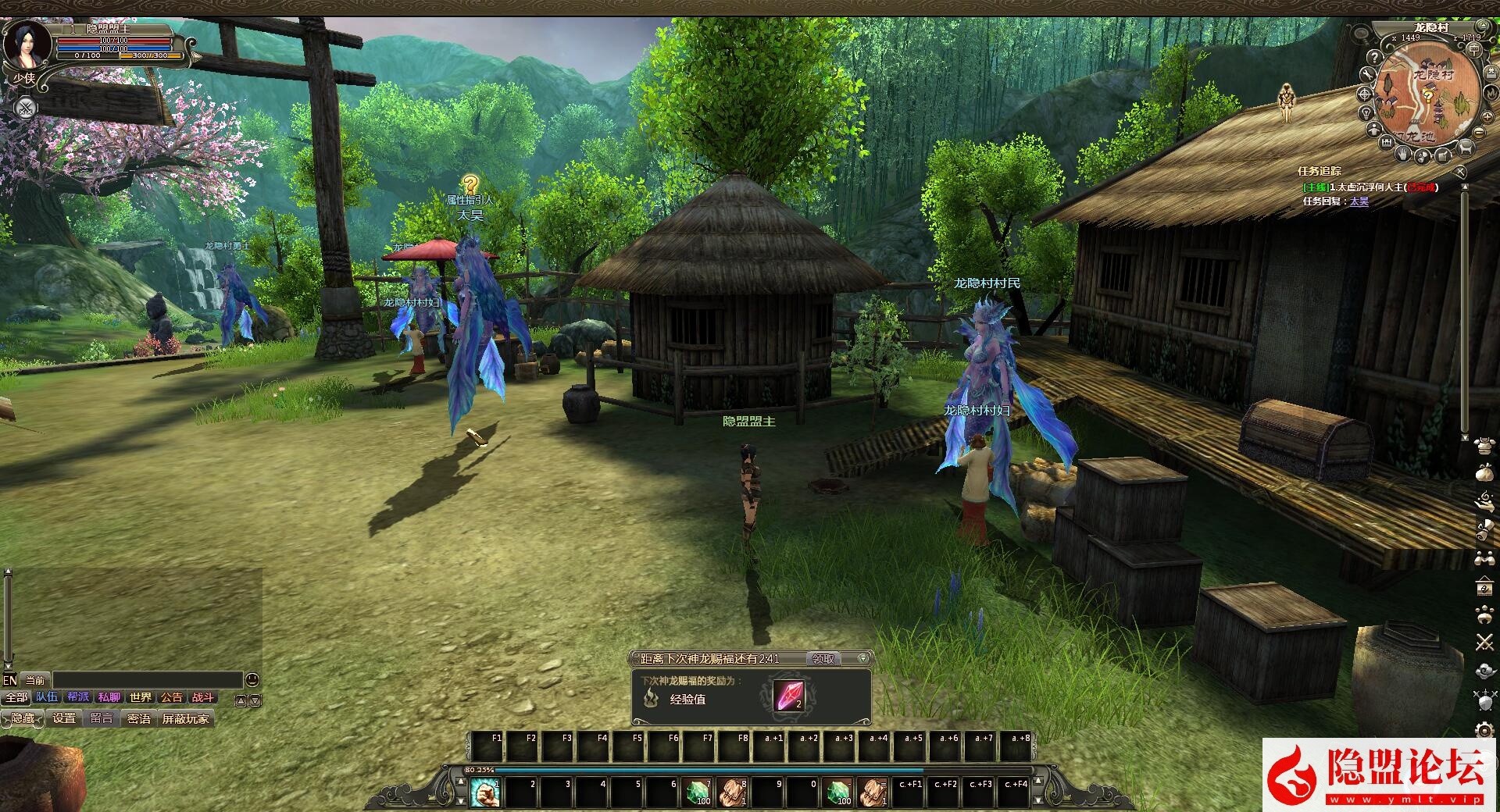The image size is (1500, 812).
Task: Click the crossed swords icon on right sidebar
Action: [x=1484, y=643]
